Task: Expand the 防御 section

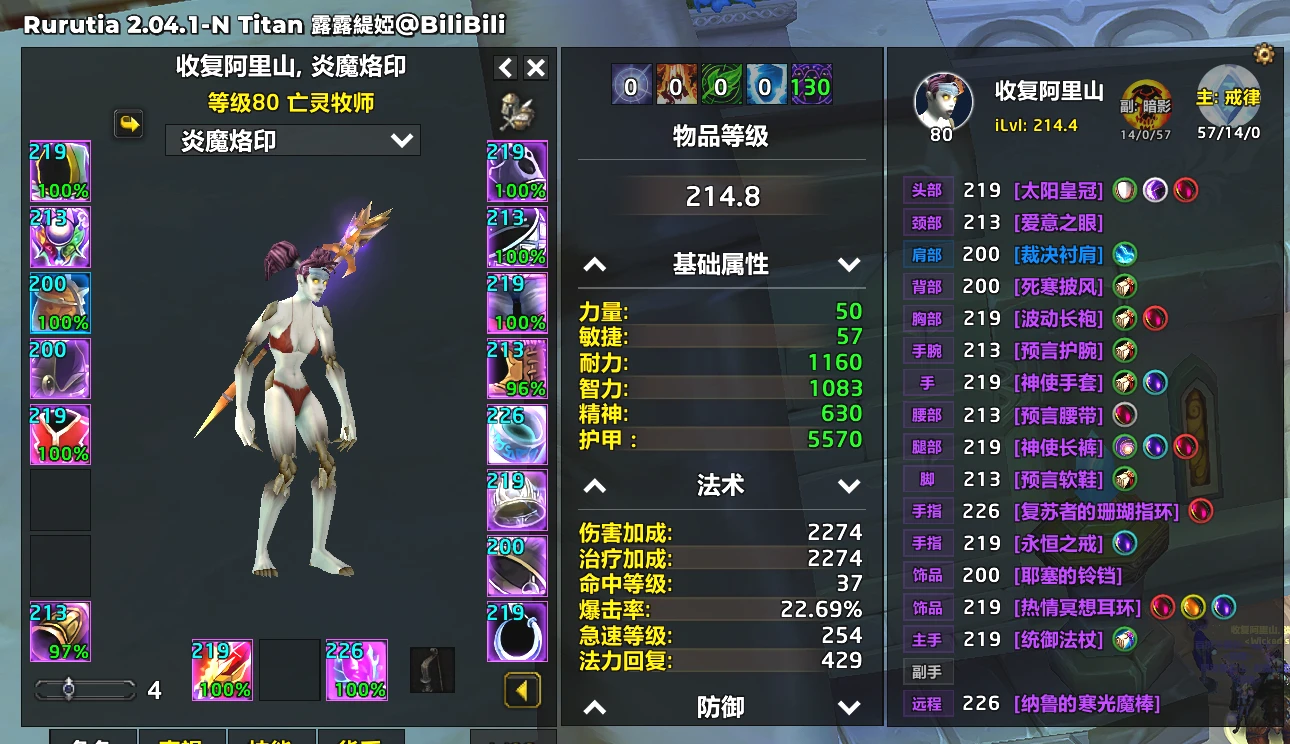Action: [x=849, y=706]
